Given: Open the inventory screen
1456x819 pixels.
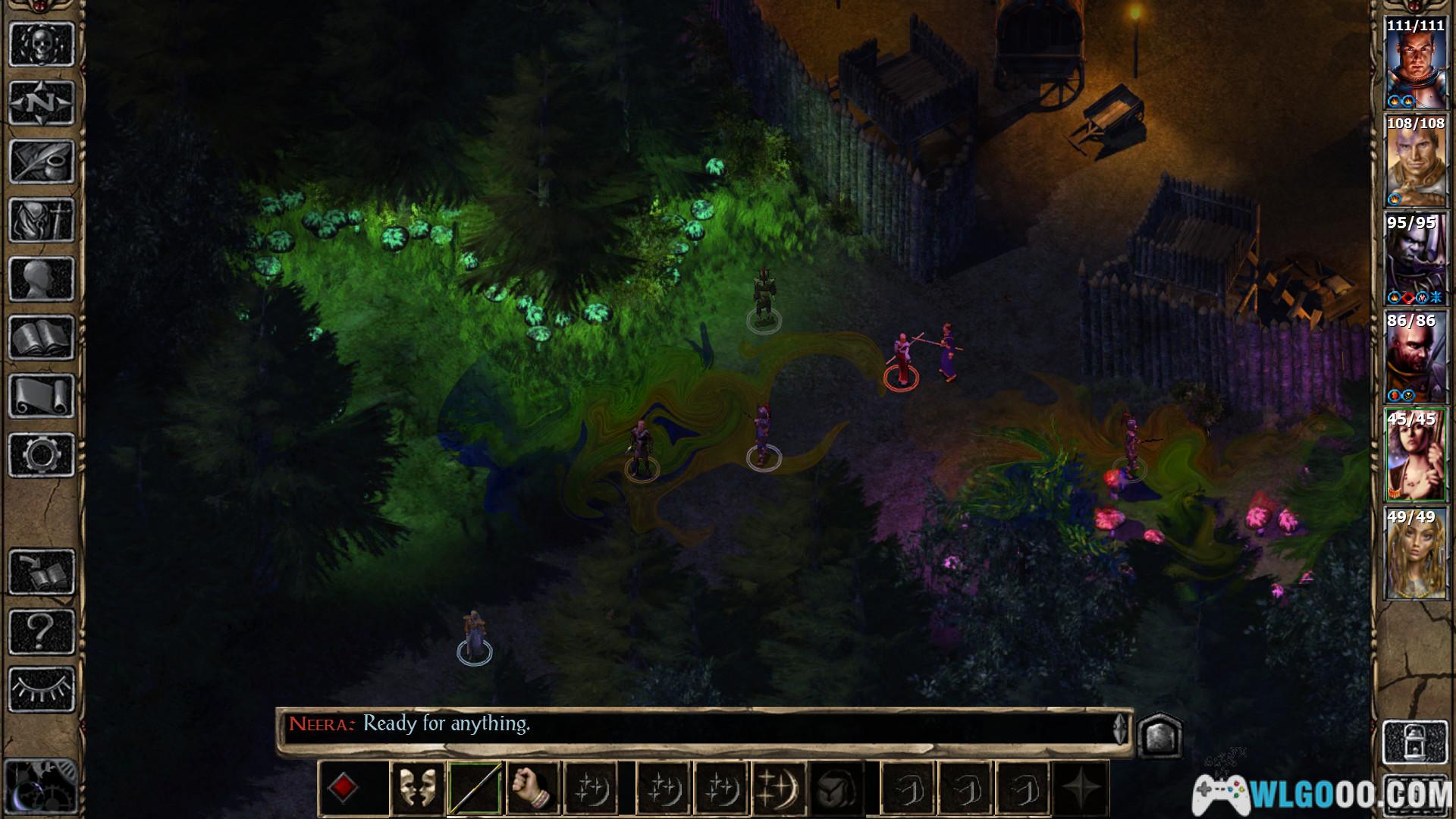Looking at the screenshot, I should pyautogui.click(x=42, y=221).
